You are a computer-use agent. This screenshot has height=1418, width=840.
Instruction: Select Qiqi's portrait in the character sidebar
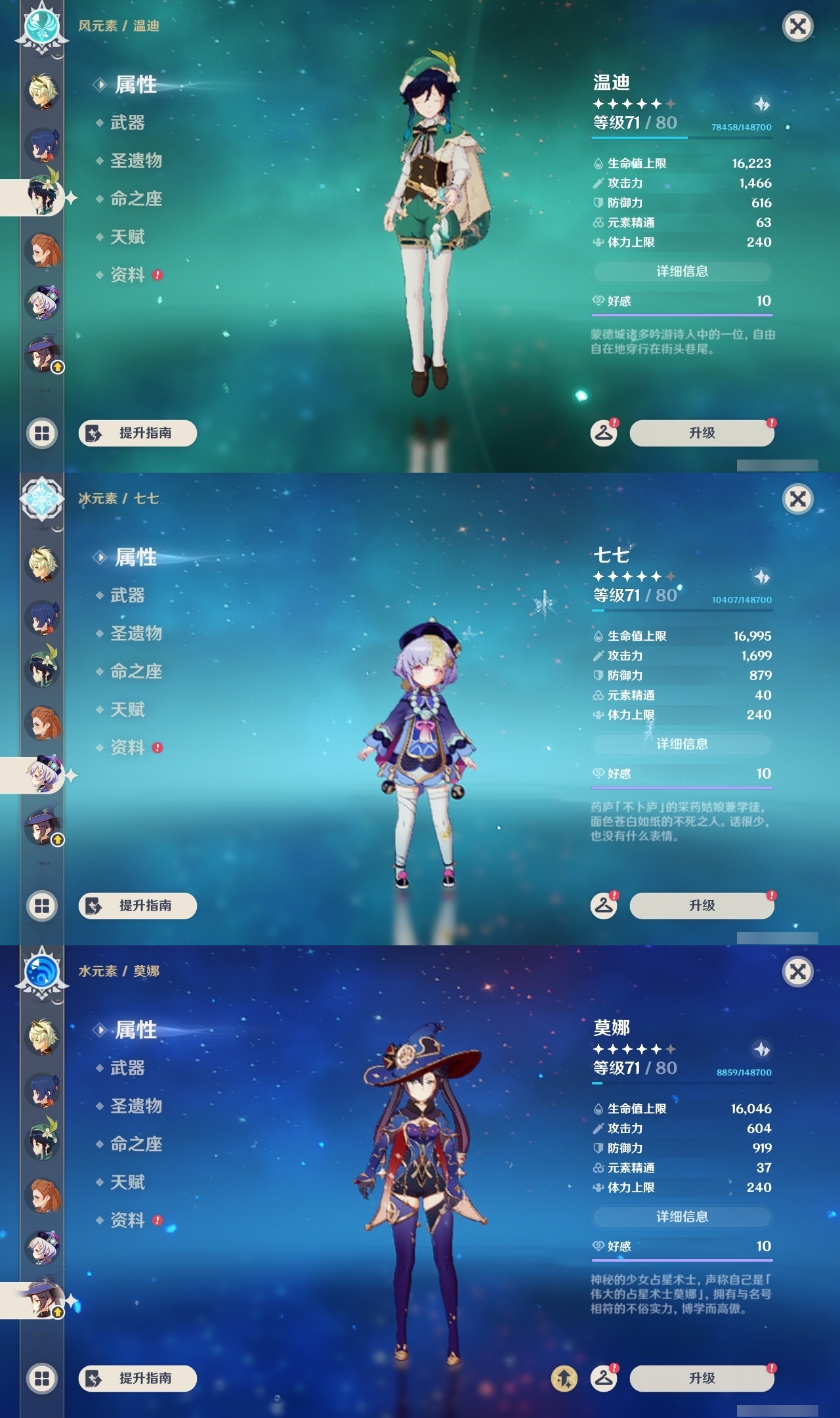pyautogui.click(x=42, y=775)
